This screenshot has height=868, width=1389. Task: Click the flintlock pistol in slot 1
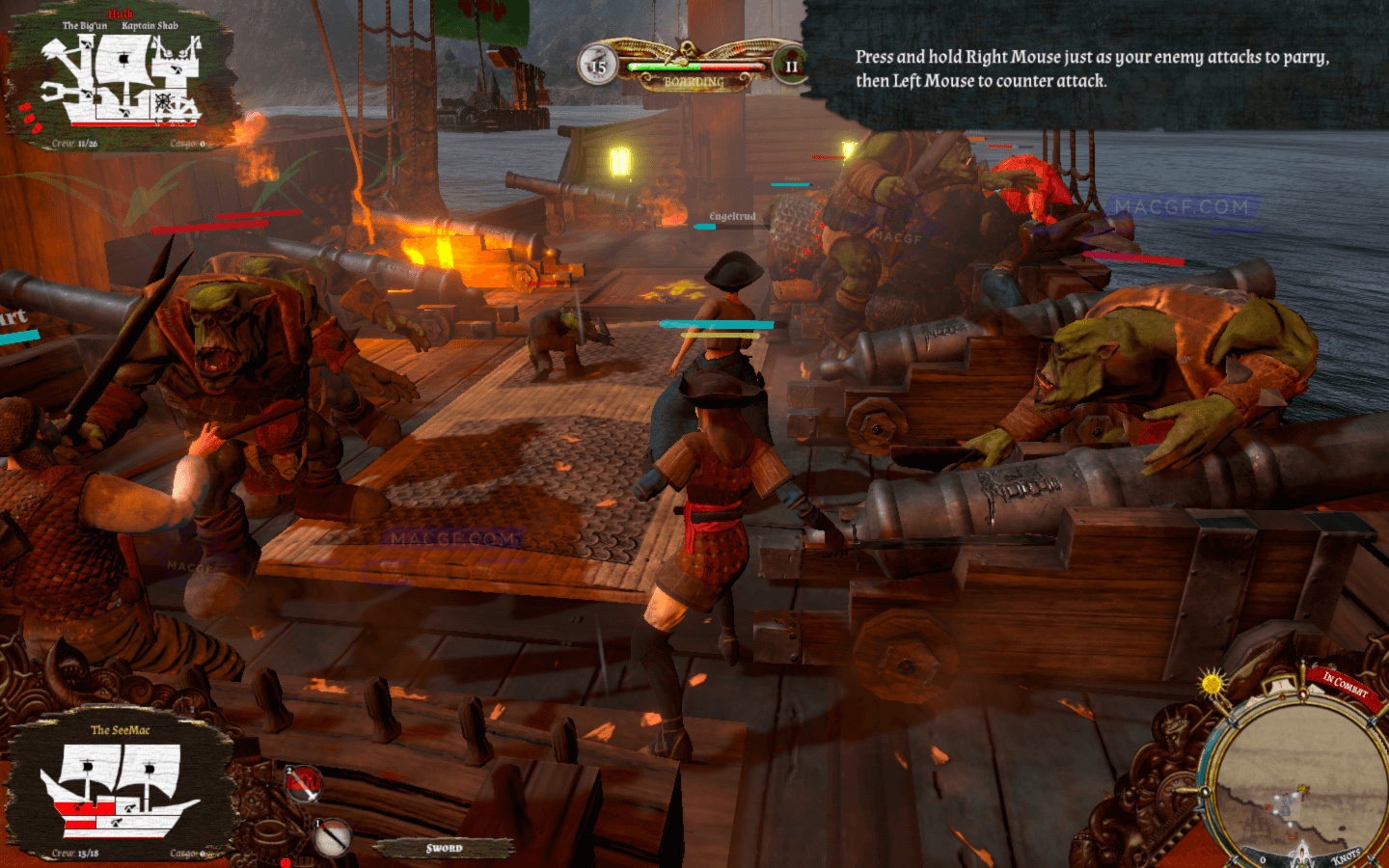[x=332, y=837]
